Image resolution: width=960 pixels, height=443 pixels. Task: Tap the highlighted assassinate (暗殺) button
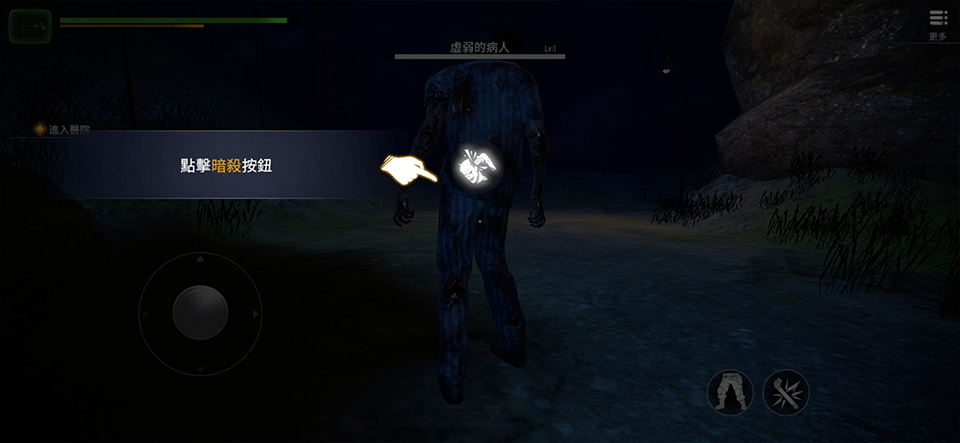click(x=471, y=167)
